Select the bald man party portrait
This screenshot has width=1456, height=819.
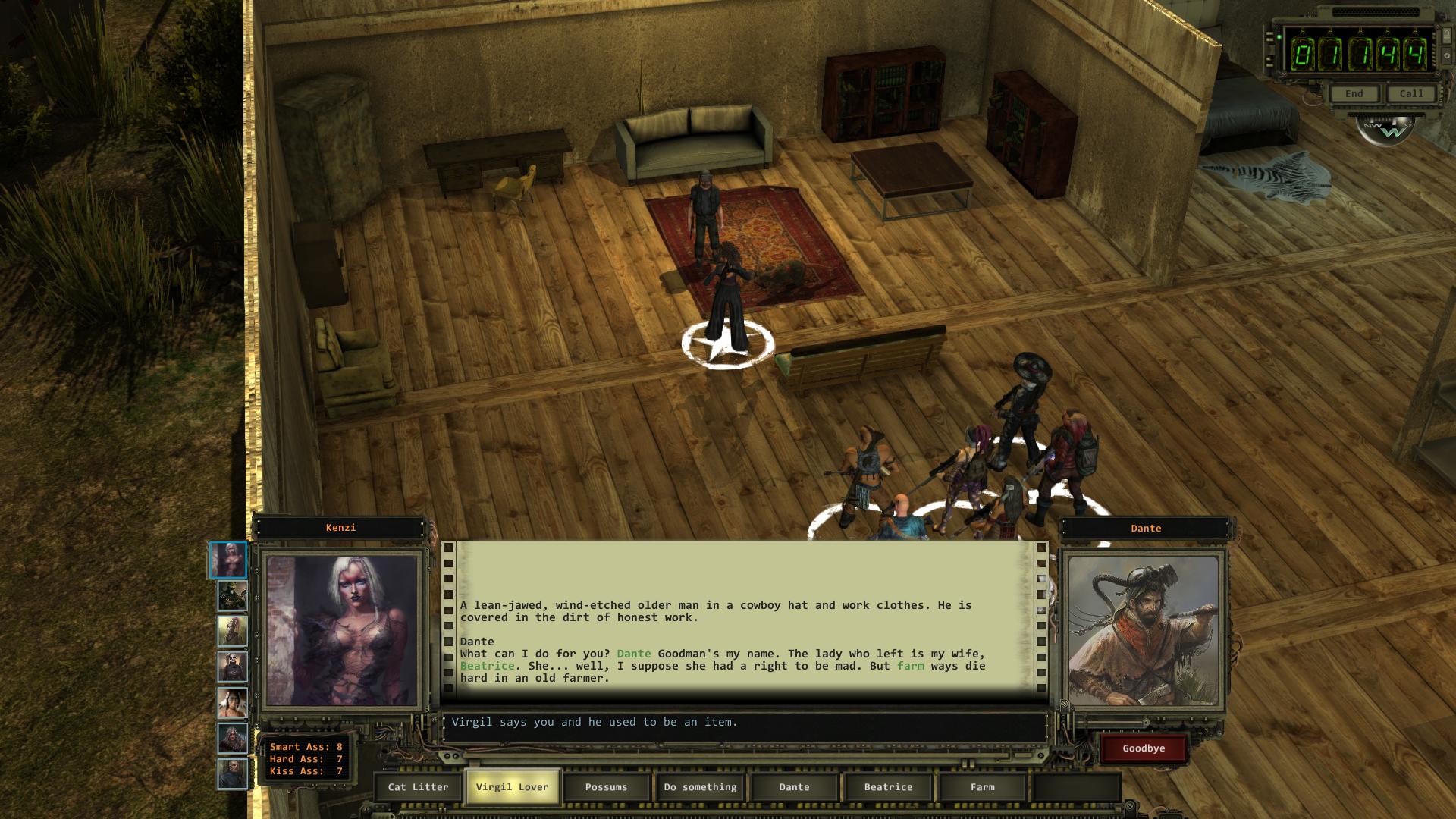click(x=232, y=774)
